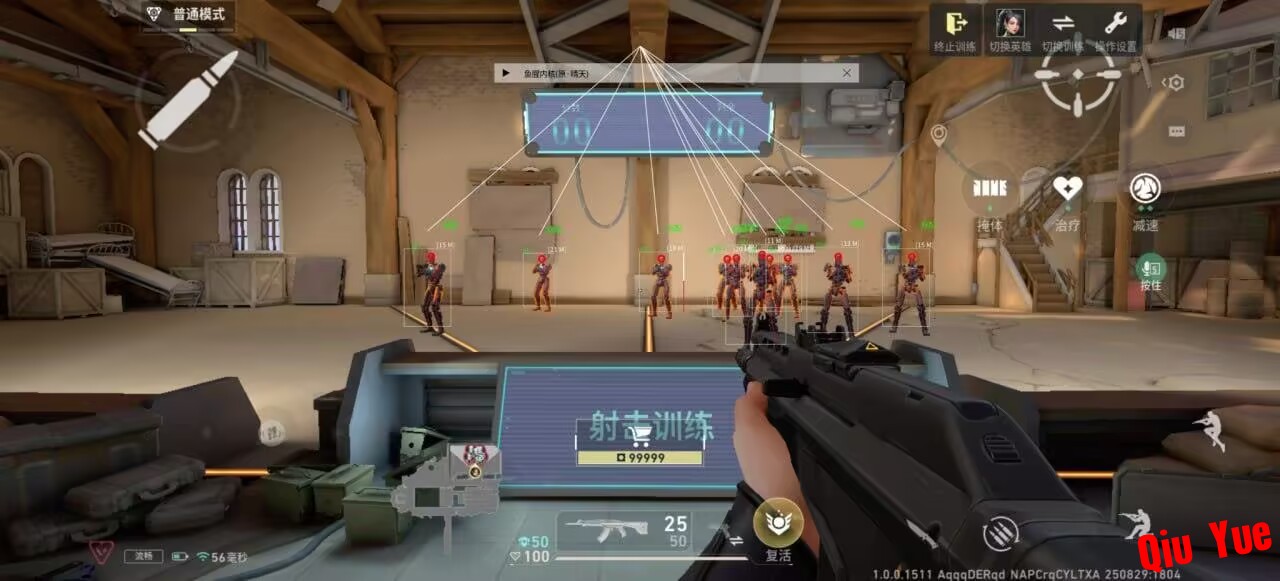Tap the reload bullets circular button
Image resolution: width=1280 pixels, height=581 pixels.
1000,532
